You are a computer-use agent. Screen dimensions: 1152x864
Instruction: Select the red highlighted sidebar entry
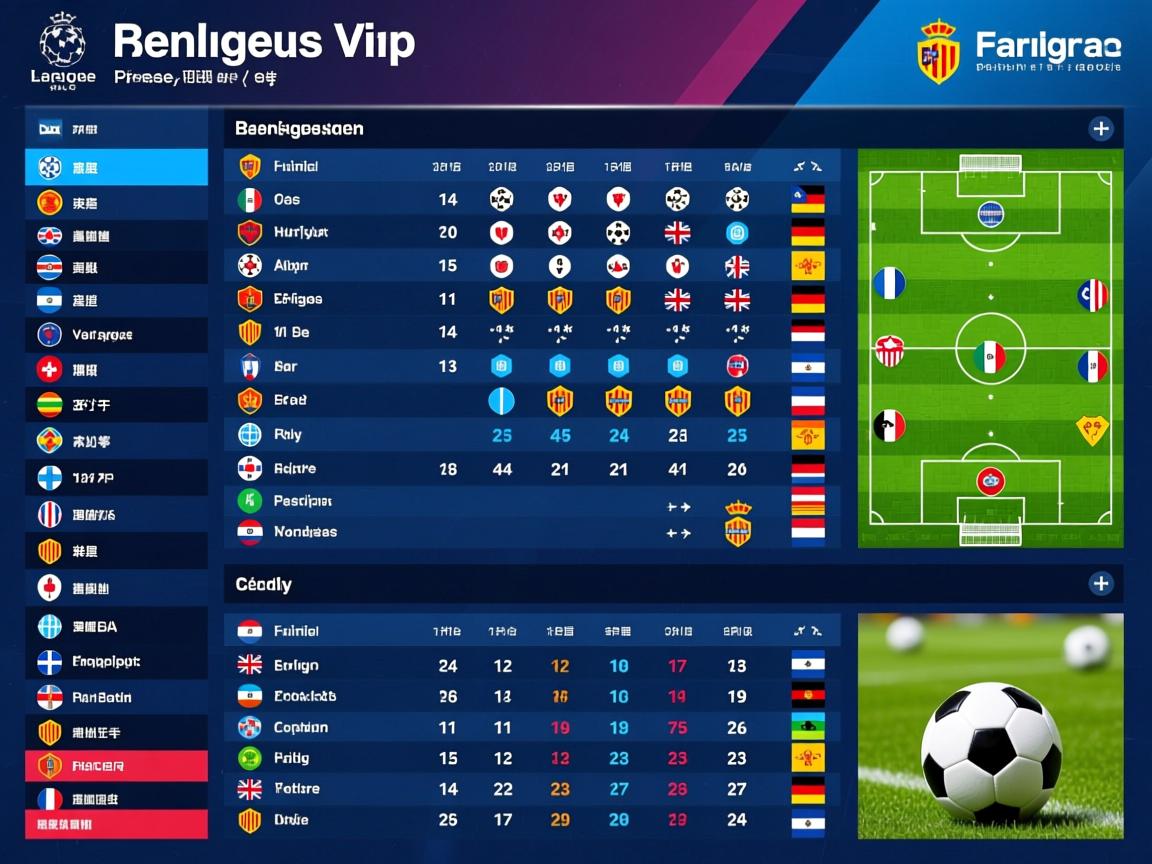116,767
